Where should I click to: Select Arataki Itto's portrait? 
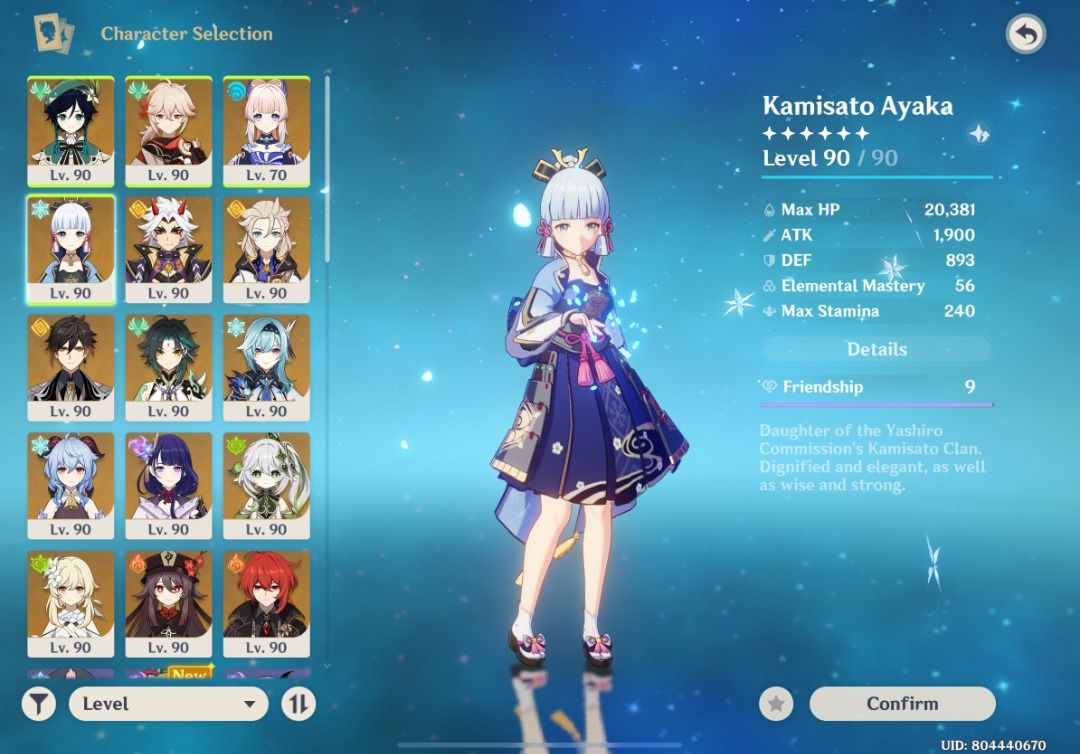click(x=168, y=249)
